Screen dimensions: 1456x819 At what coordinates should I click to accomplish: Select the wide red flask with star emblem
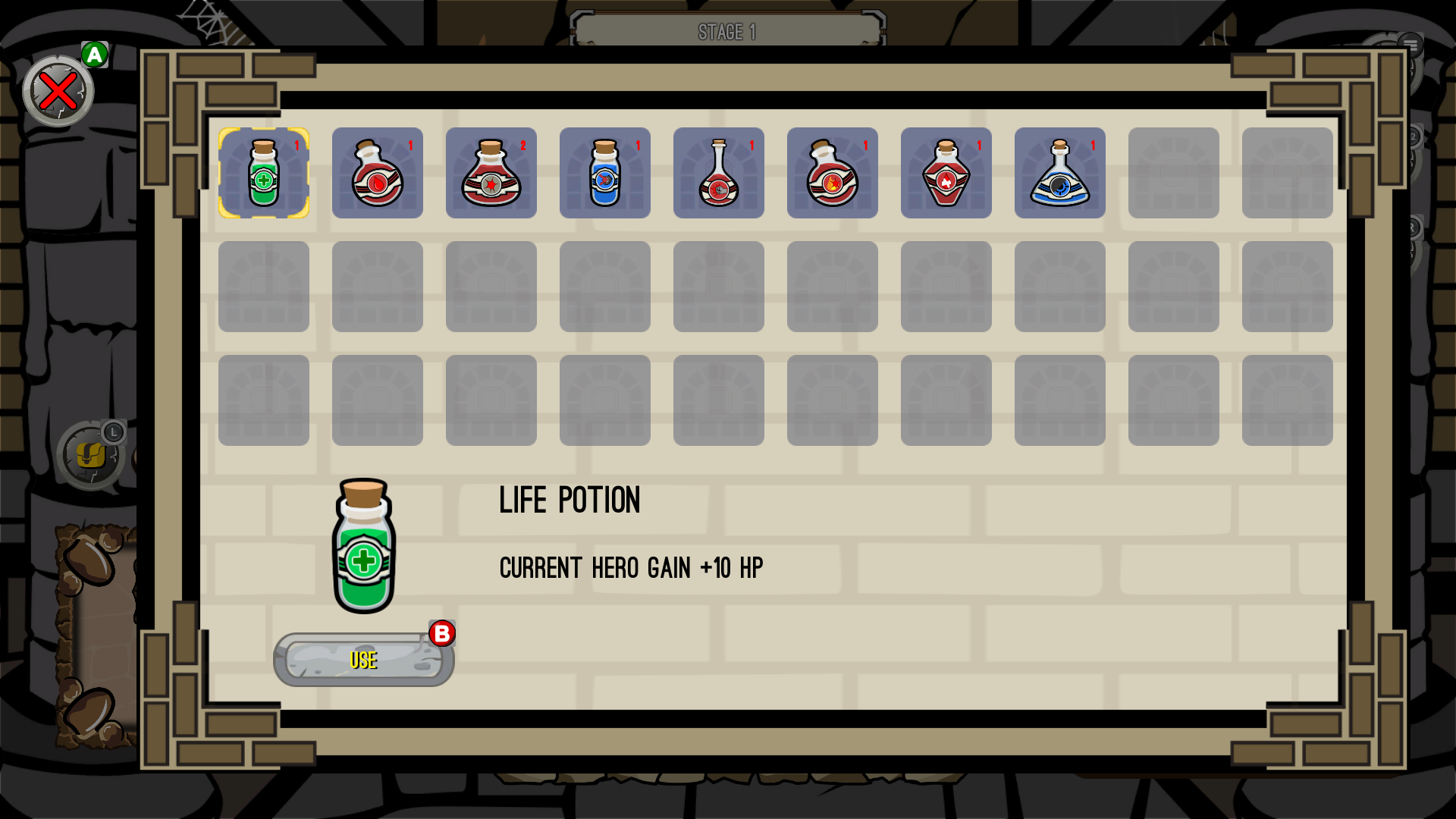(491, 173)
